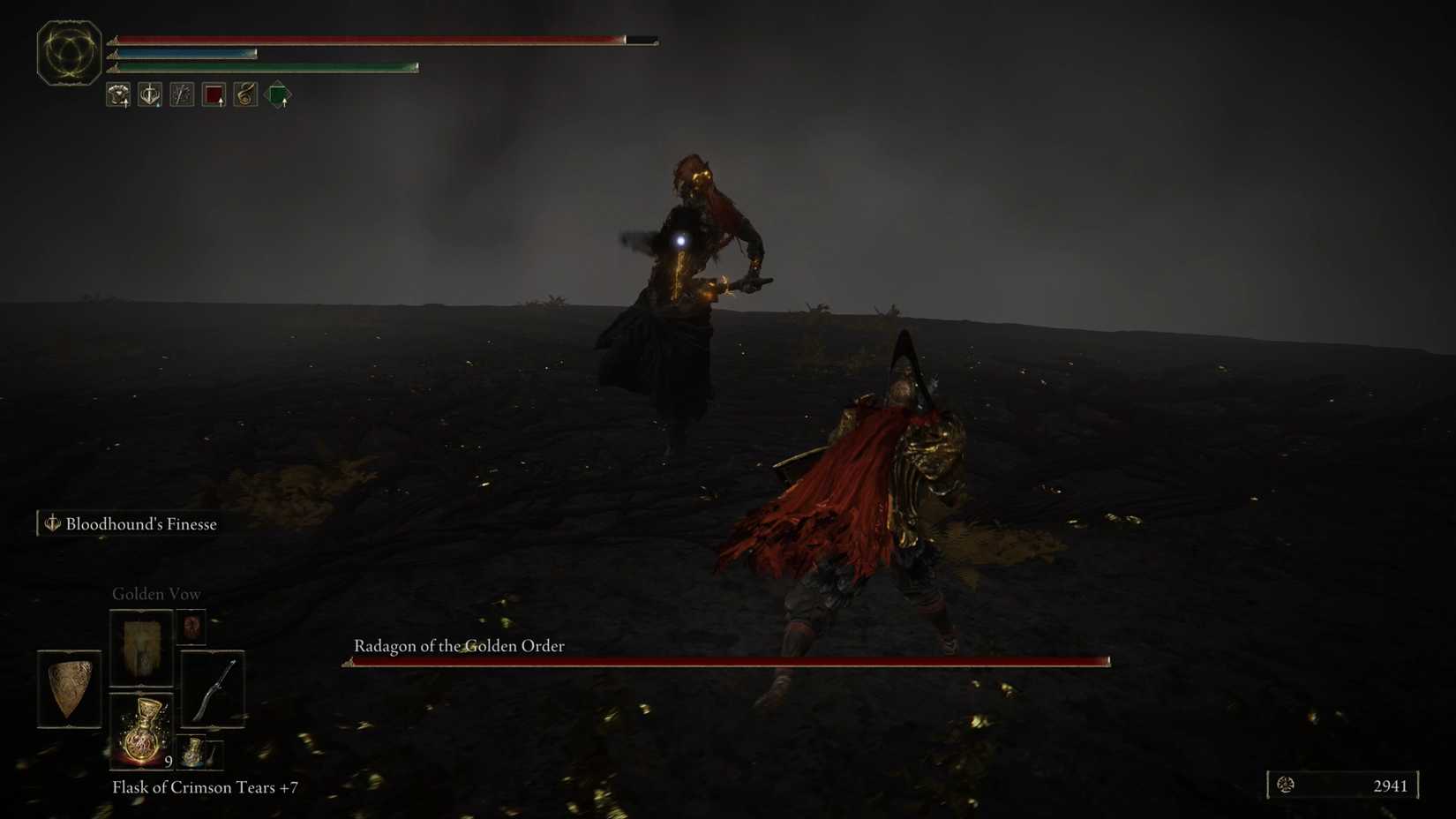Viewport: 1456px width, 819px height.
Task: Click the sword-buff status effect icon
Action: 150,94
